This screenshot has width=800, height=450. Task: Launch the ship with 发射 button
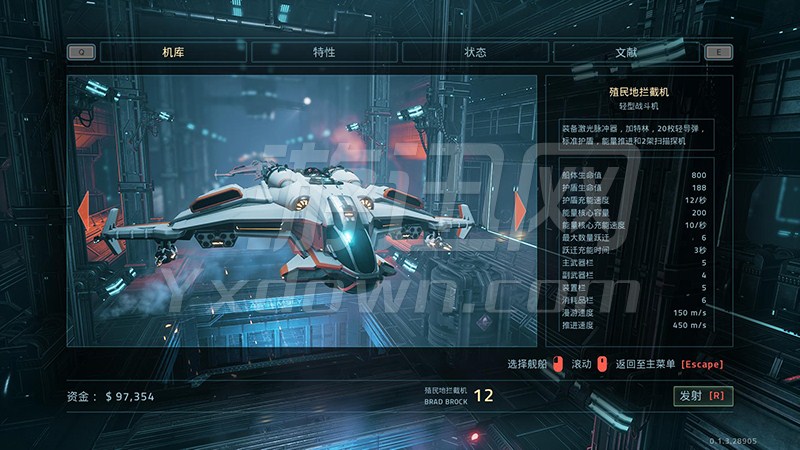[703, 396]
